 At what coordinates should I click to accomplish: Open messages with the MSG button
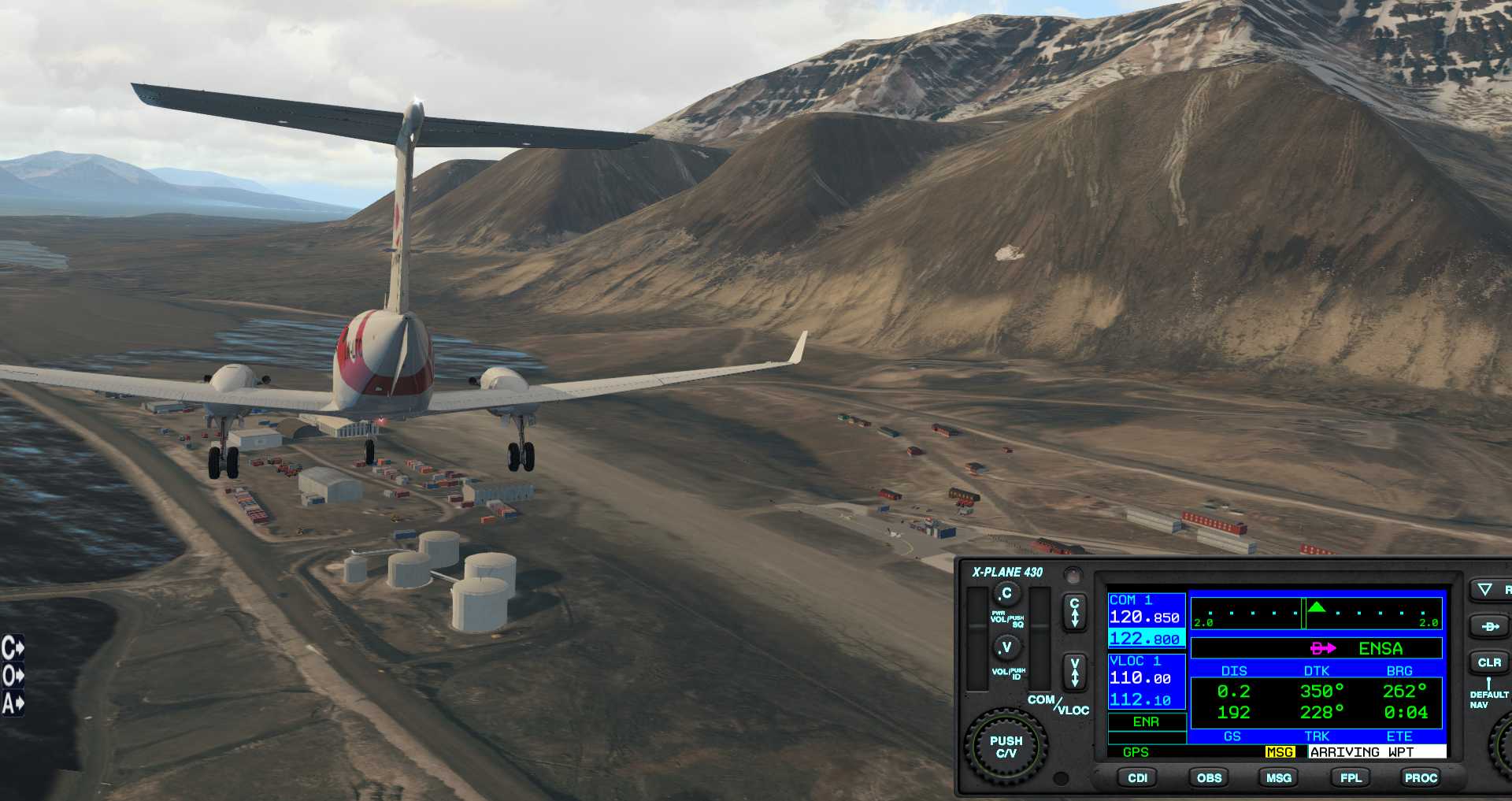(1278, 777)
